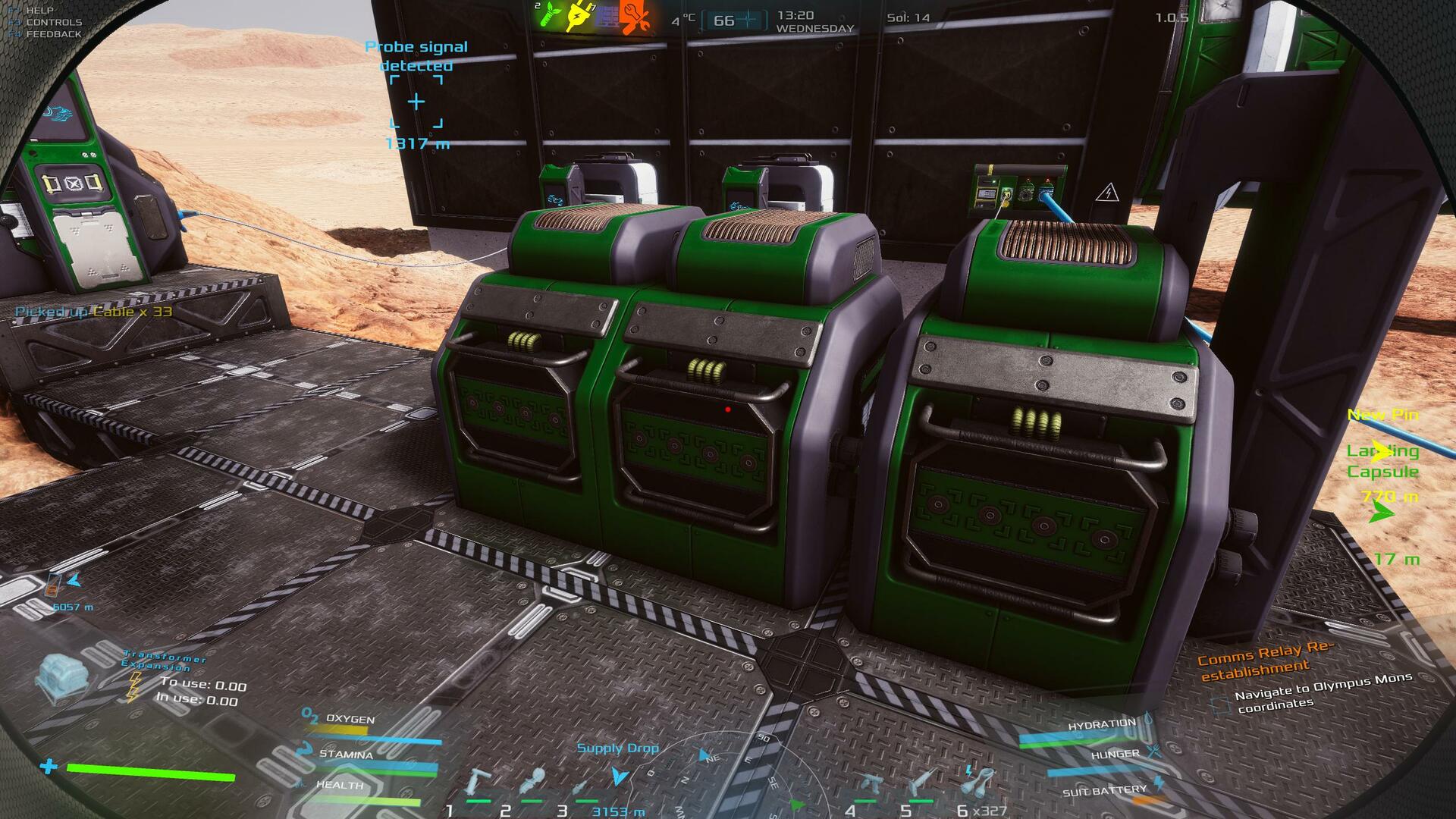This screenshot has width=1456, height=819.
Task: Select the green plant status icon
Action: 548,16
